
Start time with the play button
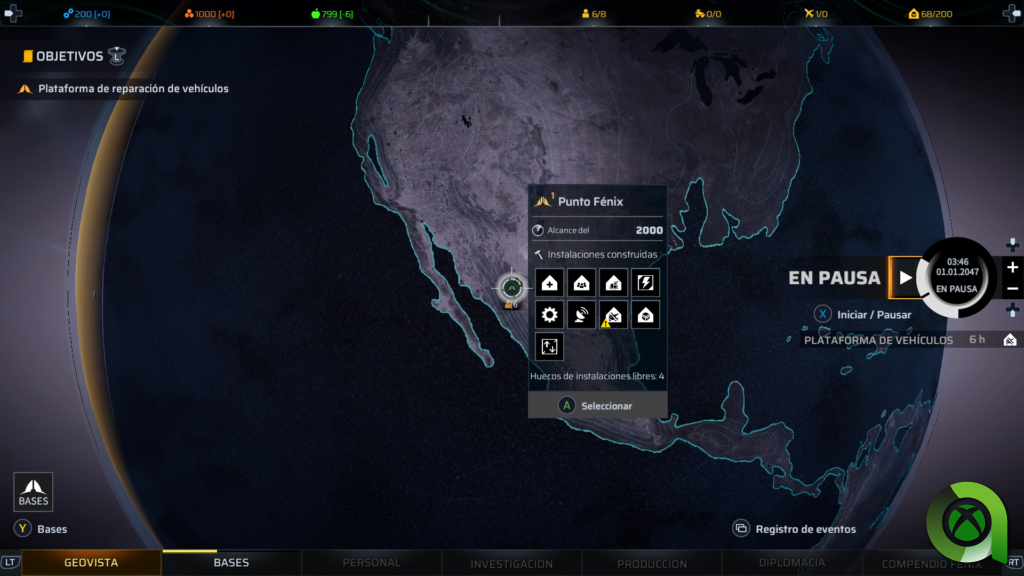(905, 278)
